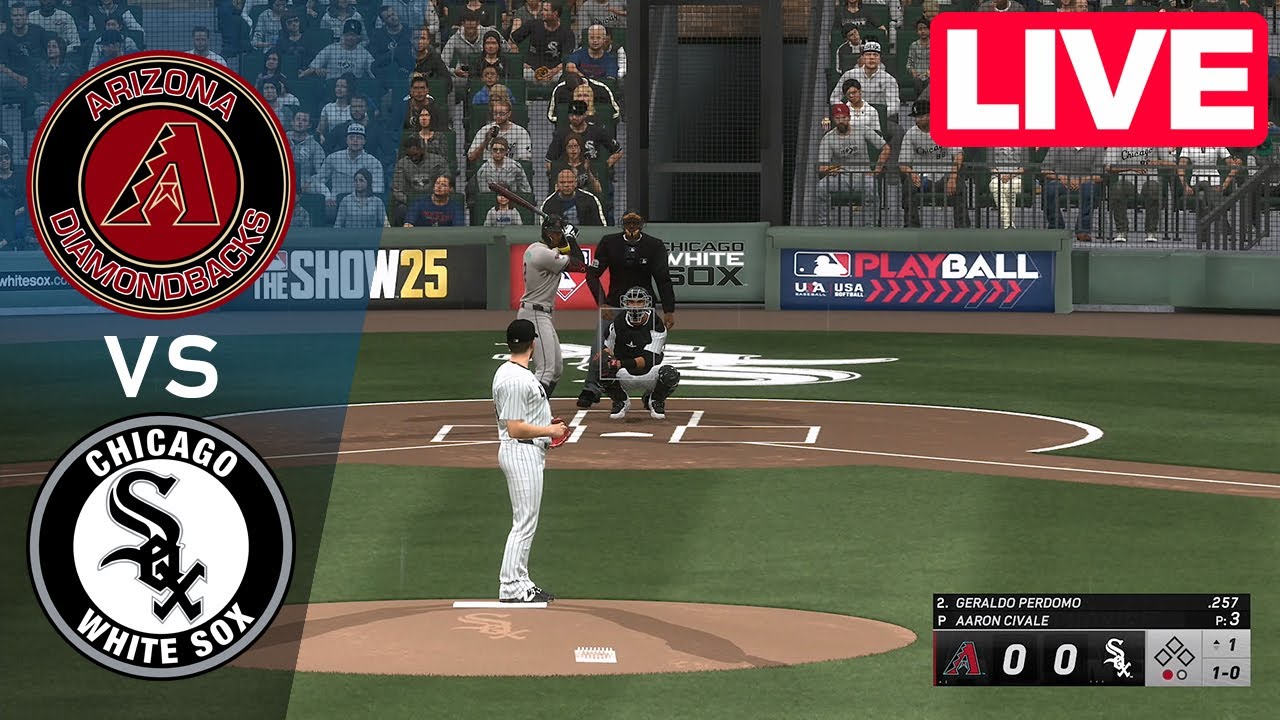Click the USA Softball logo on the banner
Viewport: 1280px width, 720px height.
point(848,290)
